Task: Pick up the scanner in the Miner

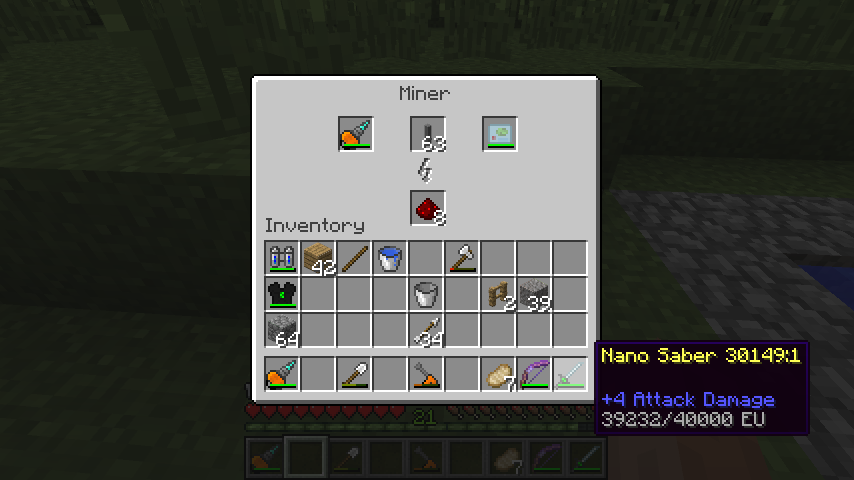Action: pyautogui.click(x=499, y=134)
